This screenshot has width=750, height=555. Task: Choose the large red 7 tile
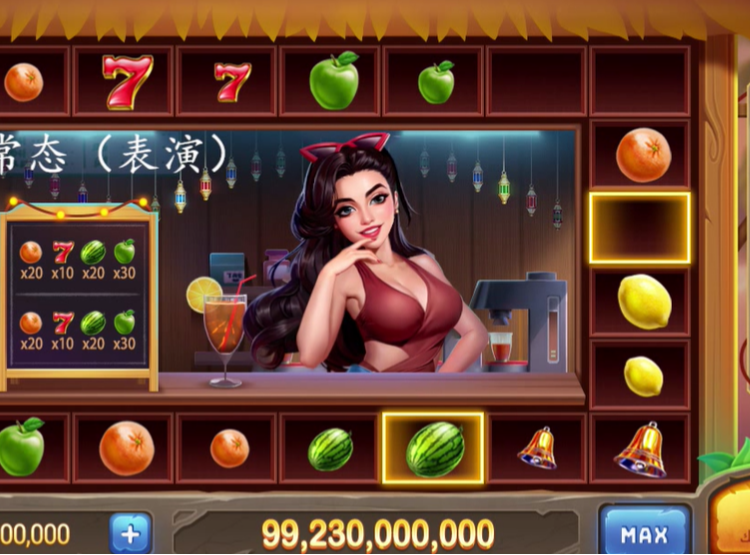pyautogui.click(x=127, y=81)
